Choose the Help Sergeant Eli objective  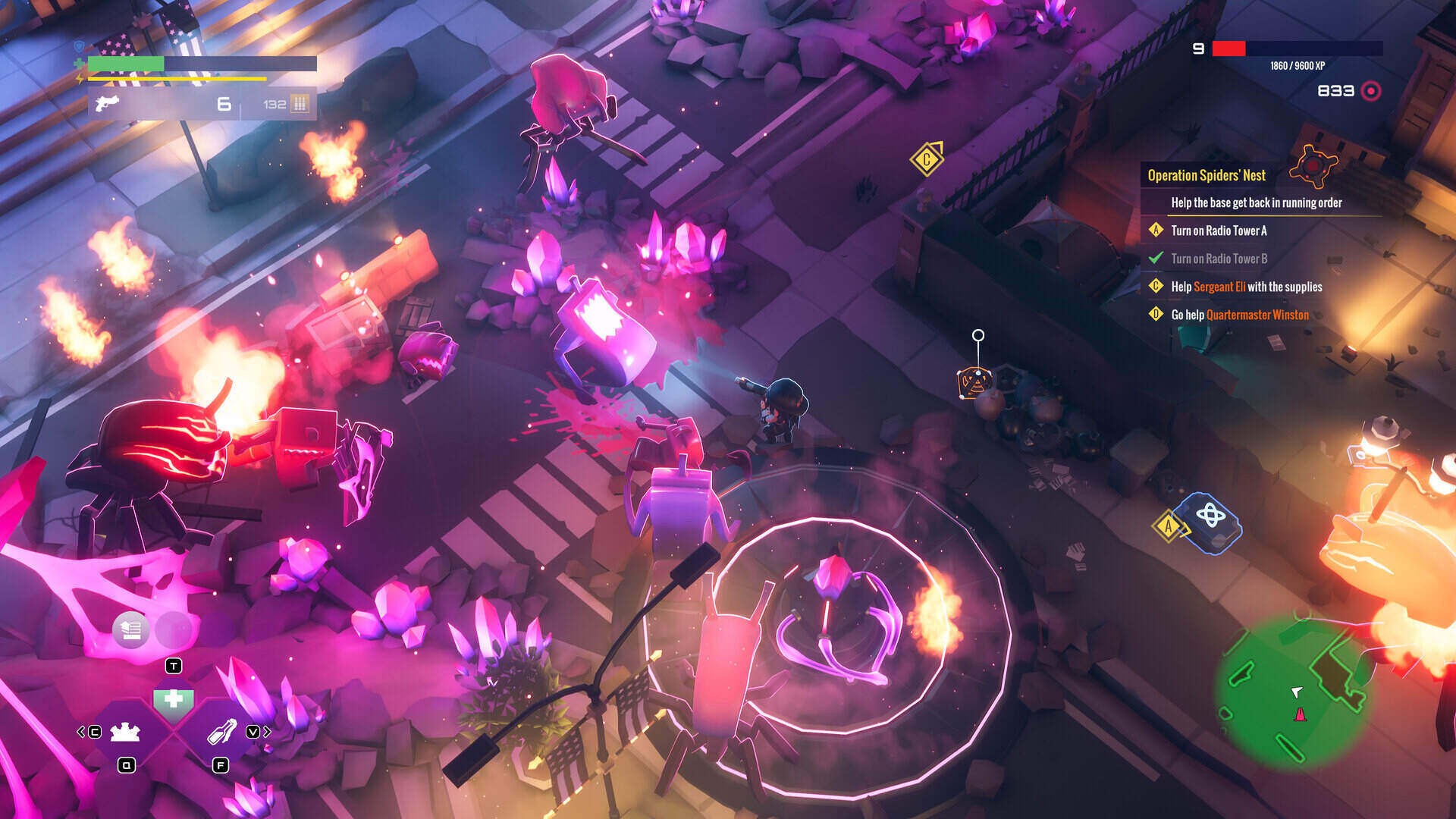[x=1246, y=287]
